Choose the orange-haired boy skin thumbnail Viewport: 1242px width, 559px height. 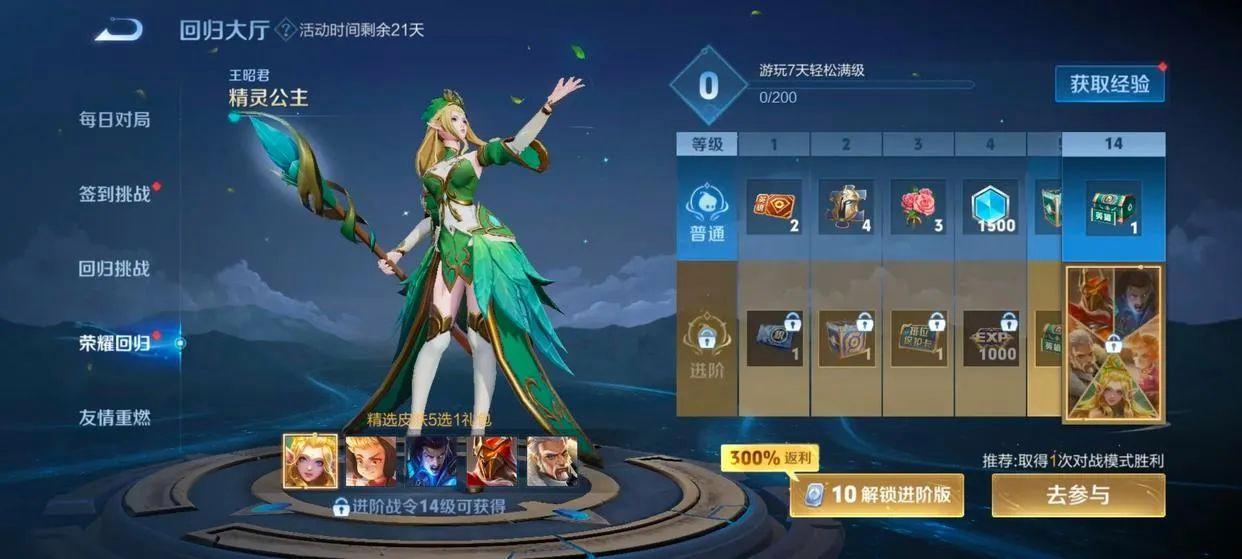point(371,461)
